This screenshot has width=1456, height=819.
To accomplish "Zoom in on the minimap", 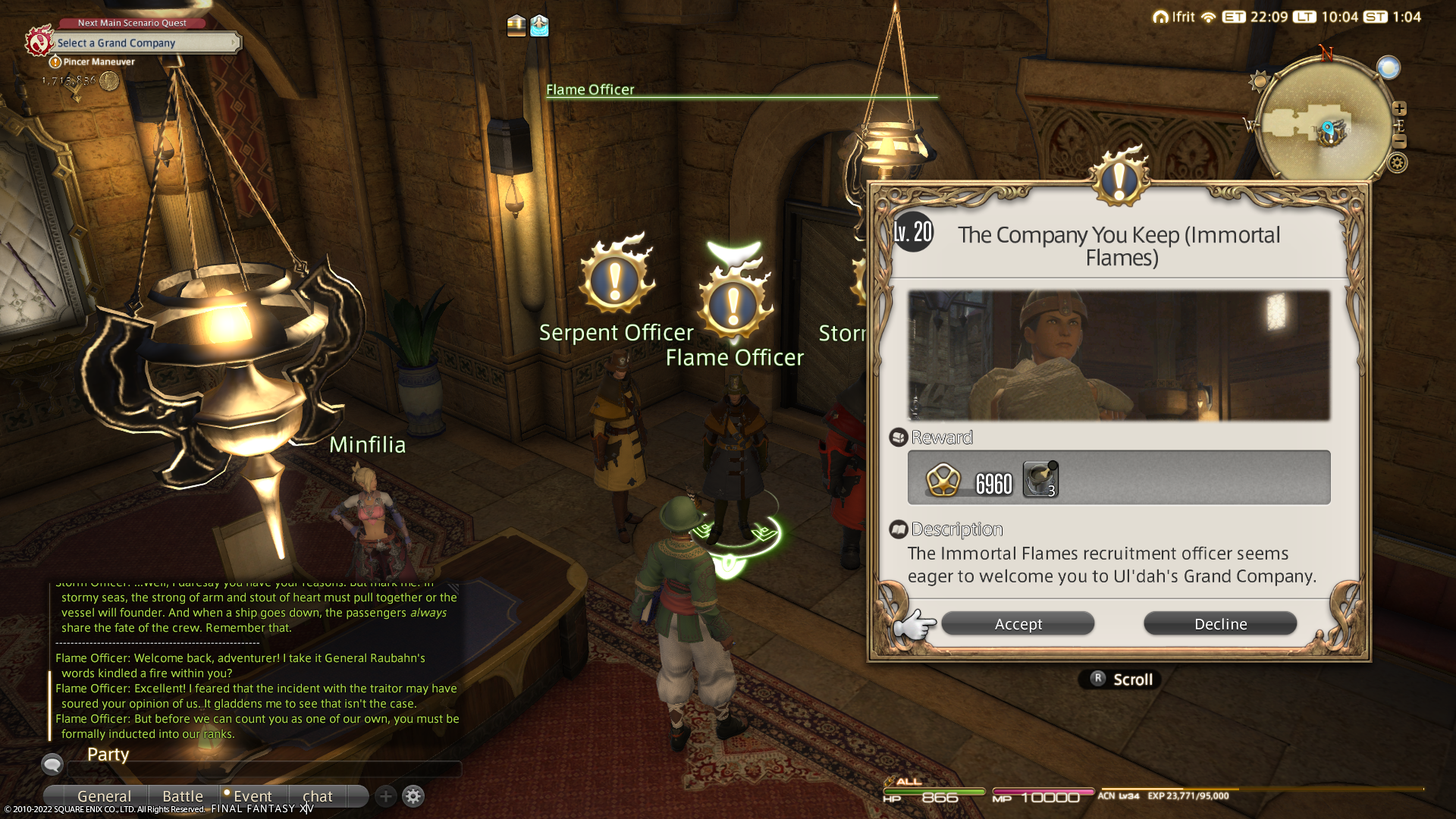I will tap(1399, 108).
